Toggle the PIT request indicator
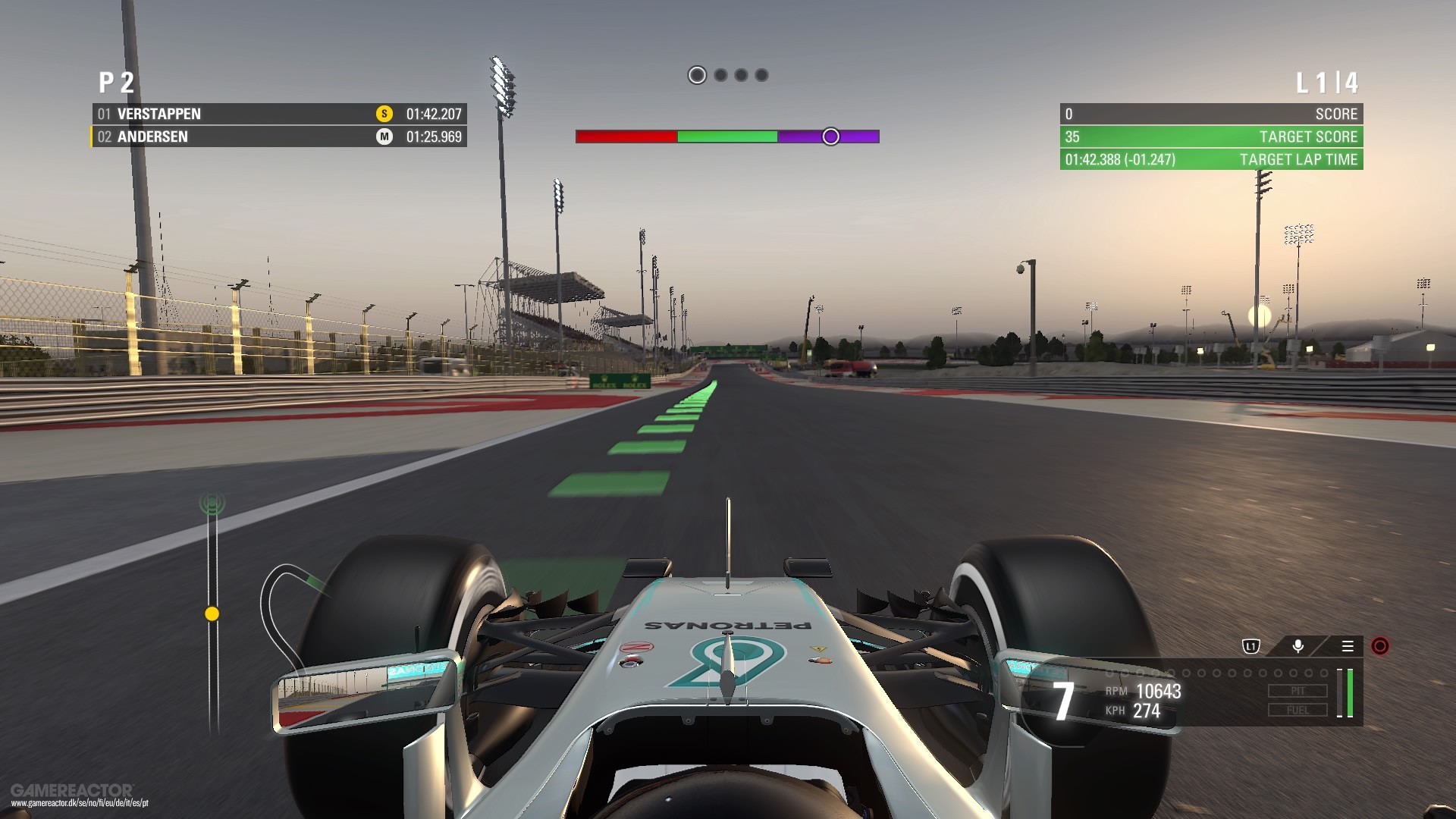Viewport: 1456px width, 819px height. [1297, 690]
